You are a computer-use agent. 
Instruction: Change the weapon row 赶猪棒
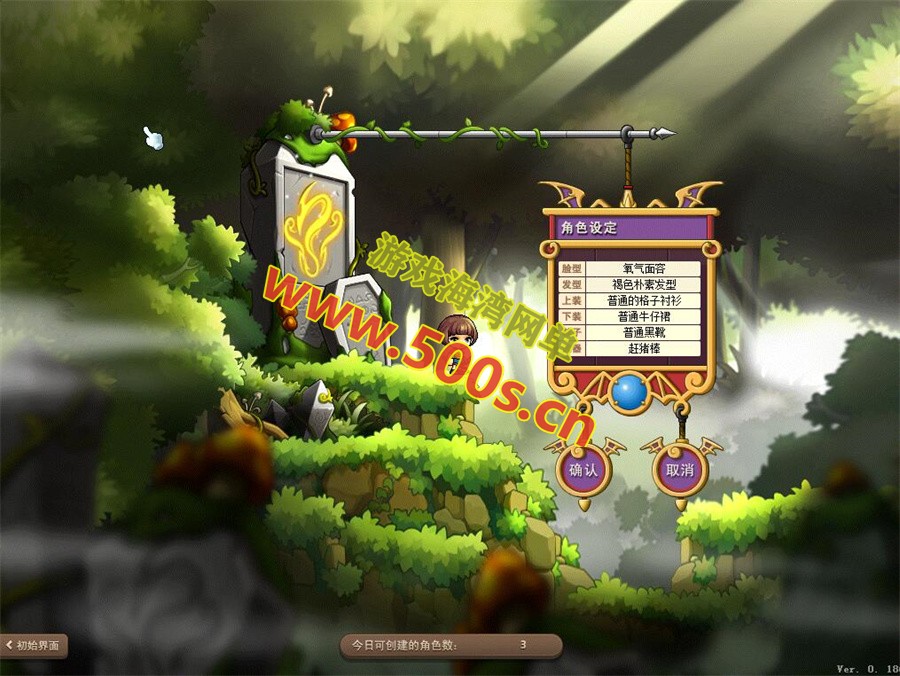click(643, 348)
